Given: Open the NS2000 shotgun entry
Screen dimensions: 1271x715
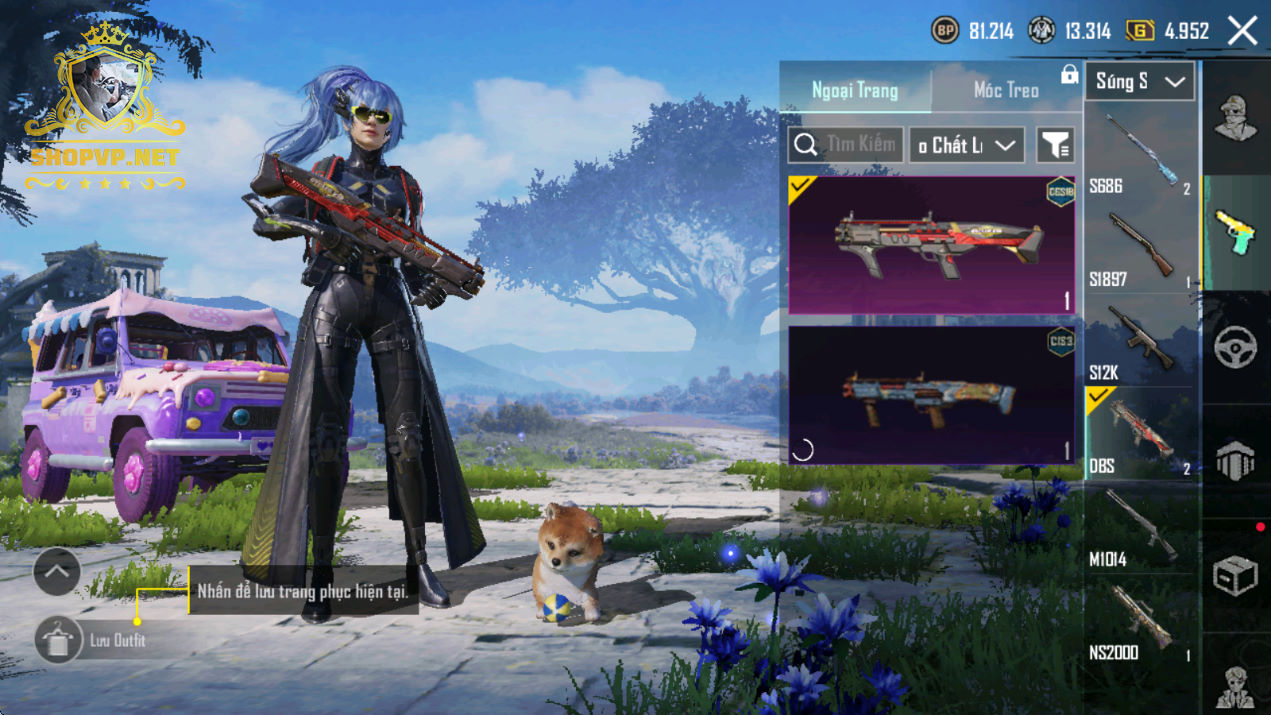Looking at the screenshot, I should tap(1140, 620).
